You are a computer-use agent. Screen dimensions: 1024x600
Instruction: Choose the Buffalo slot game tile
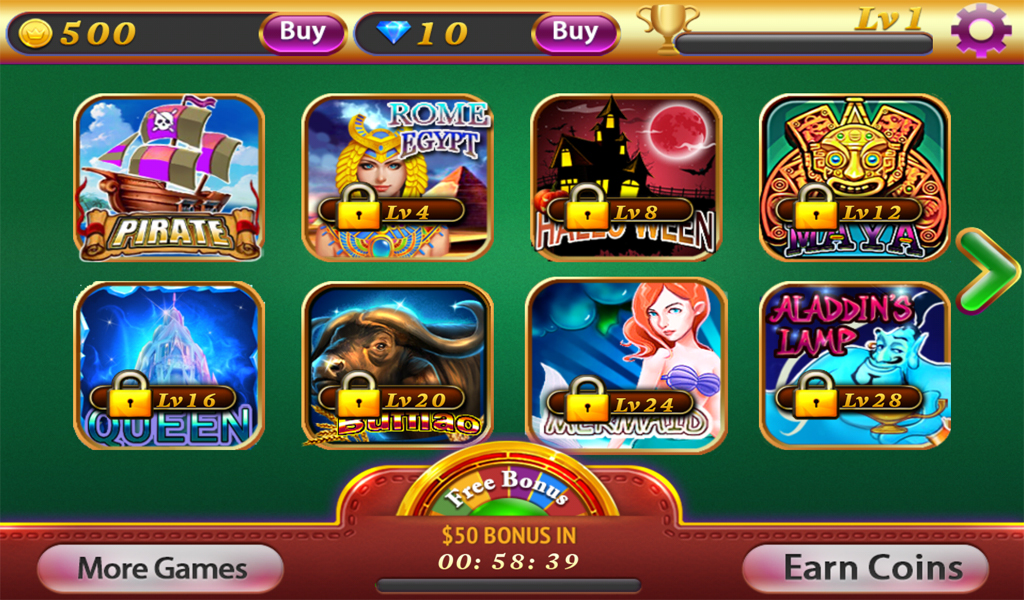coord(397,365)
